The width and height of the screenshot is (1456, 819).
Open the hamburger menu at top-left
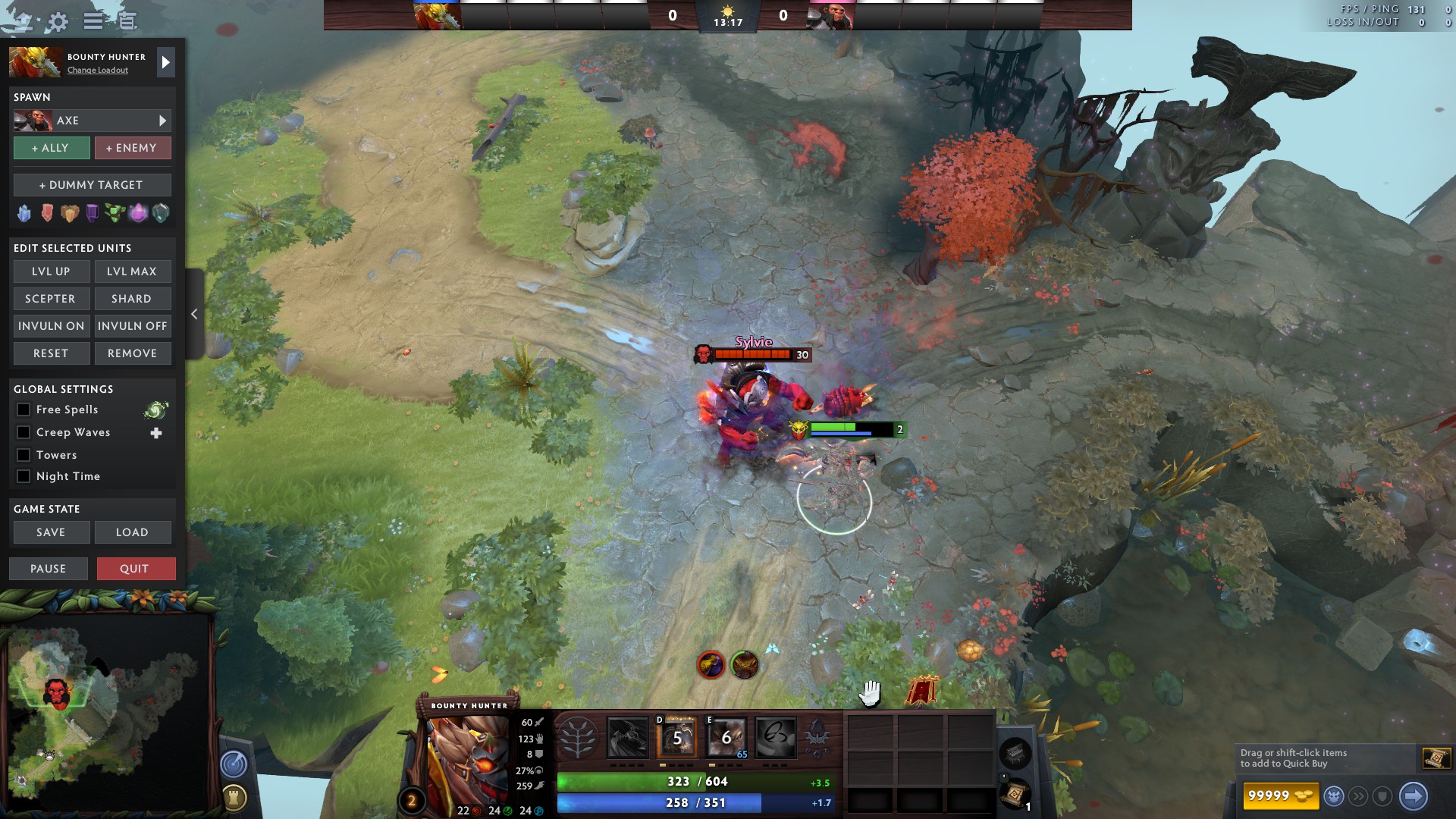point(93,21)
